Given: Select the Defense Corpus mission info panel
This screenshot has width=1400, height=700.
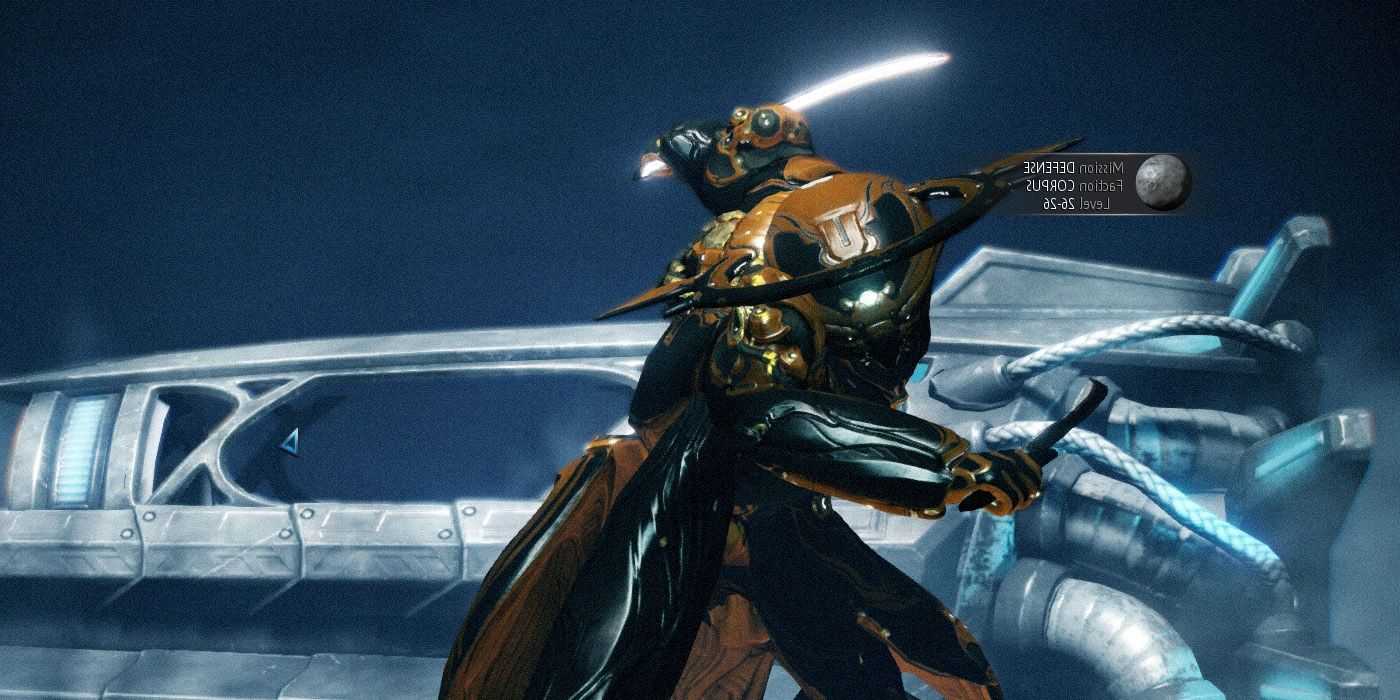Looking at the screenshot, I should (1072, 184).
